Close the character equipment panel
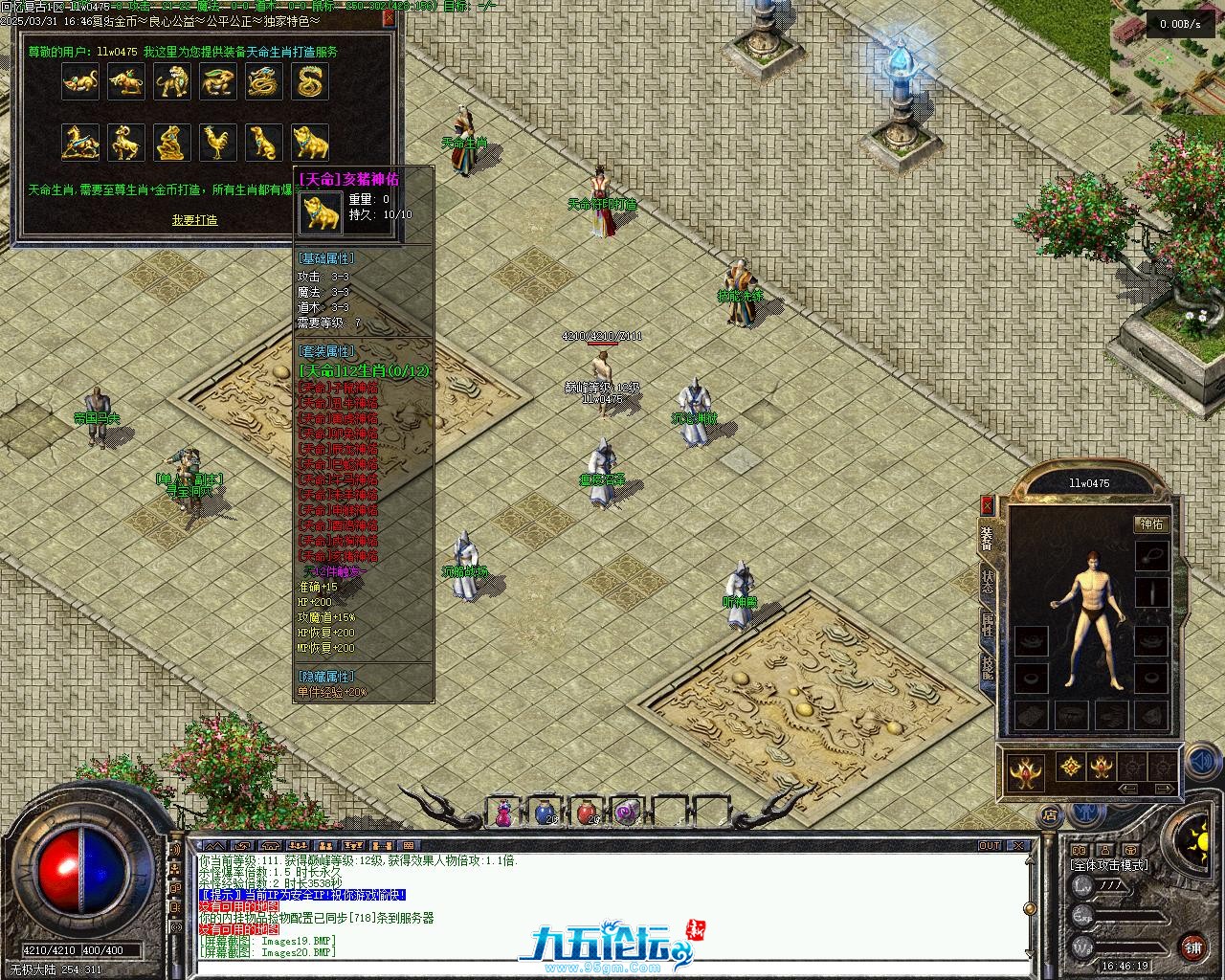The image size is (1225, 980). coord(987,504)
